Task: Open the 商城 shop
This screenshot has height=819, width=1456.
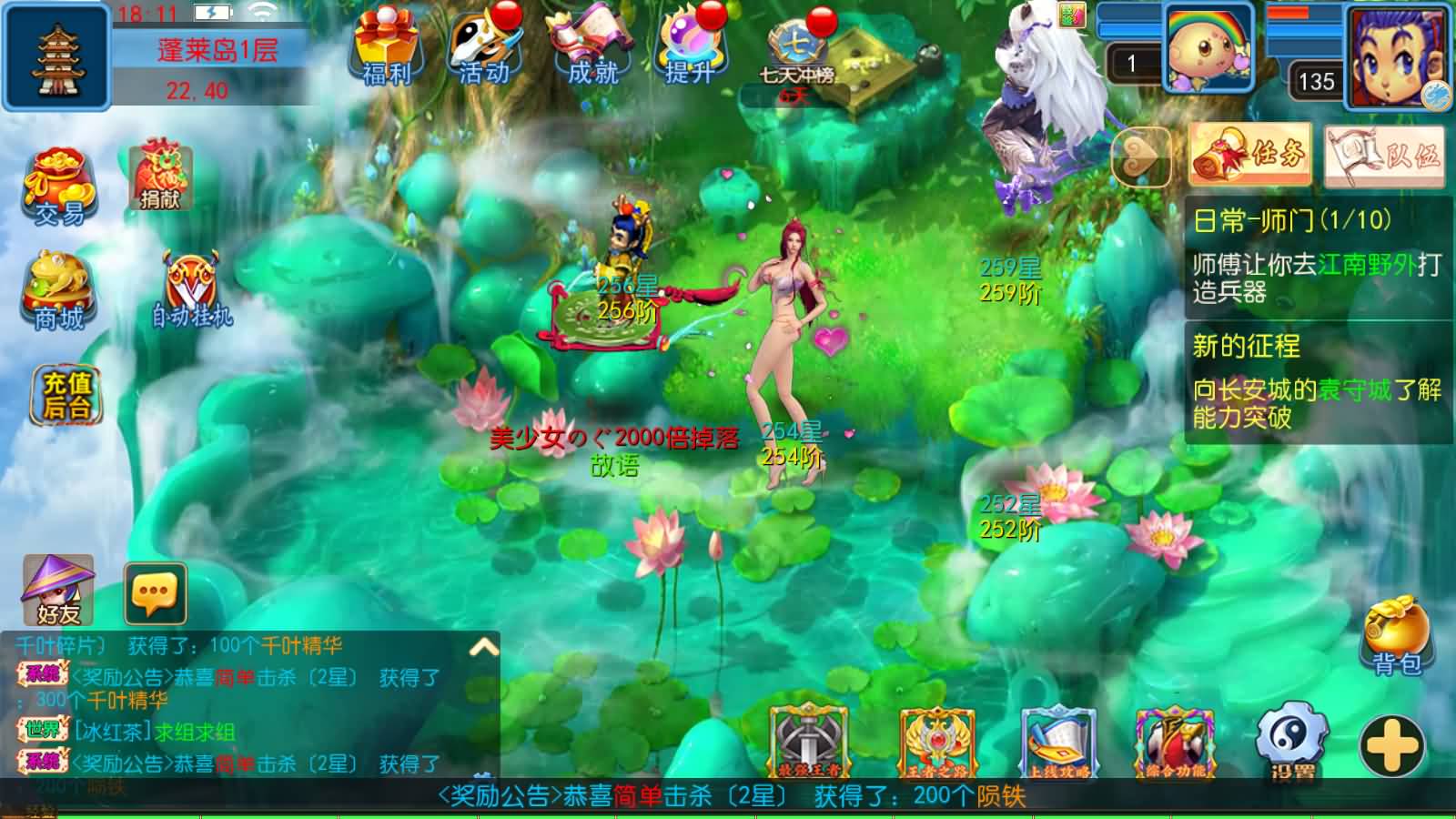Action: pos(58,291)
